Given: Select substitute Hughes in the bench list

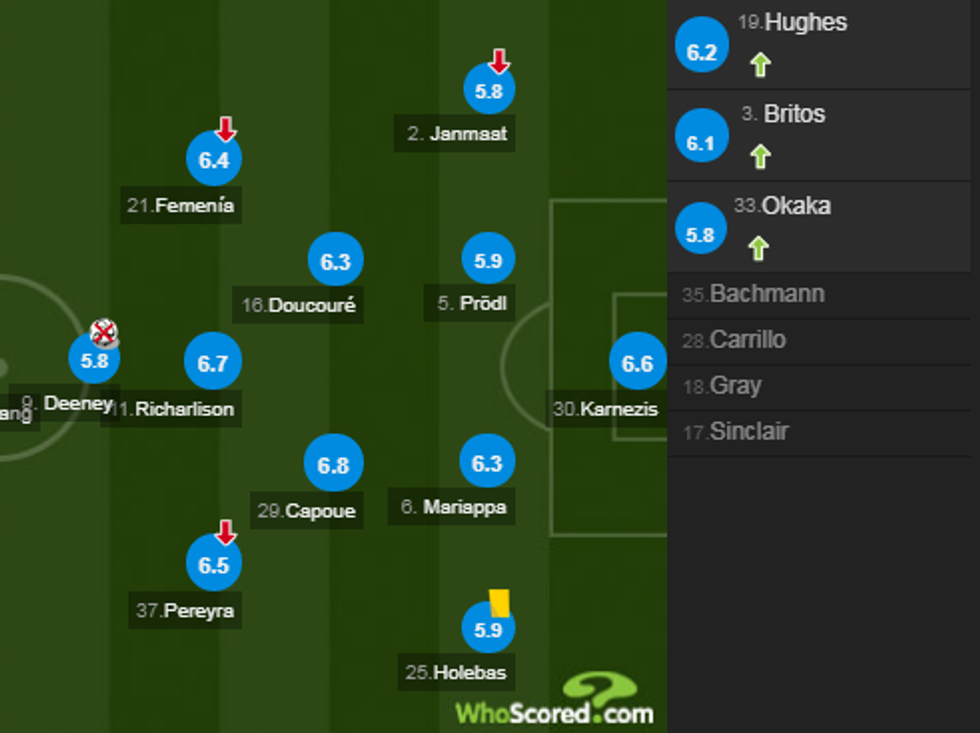Looking at the screenshot, I should pyautogui.click(x=805, y=23).
